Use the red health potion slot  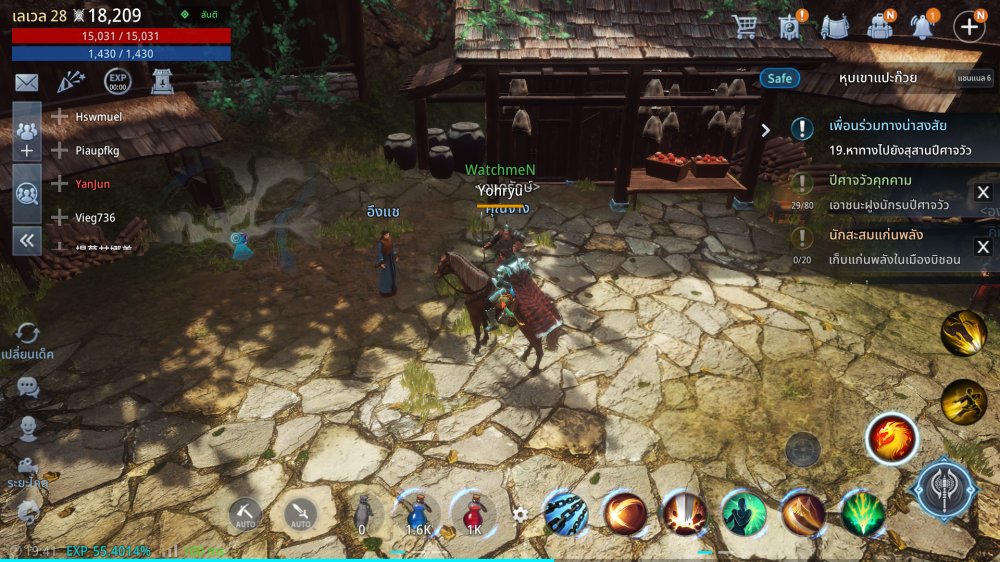coord(474,513)
